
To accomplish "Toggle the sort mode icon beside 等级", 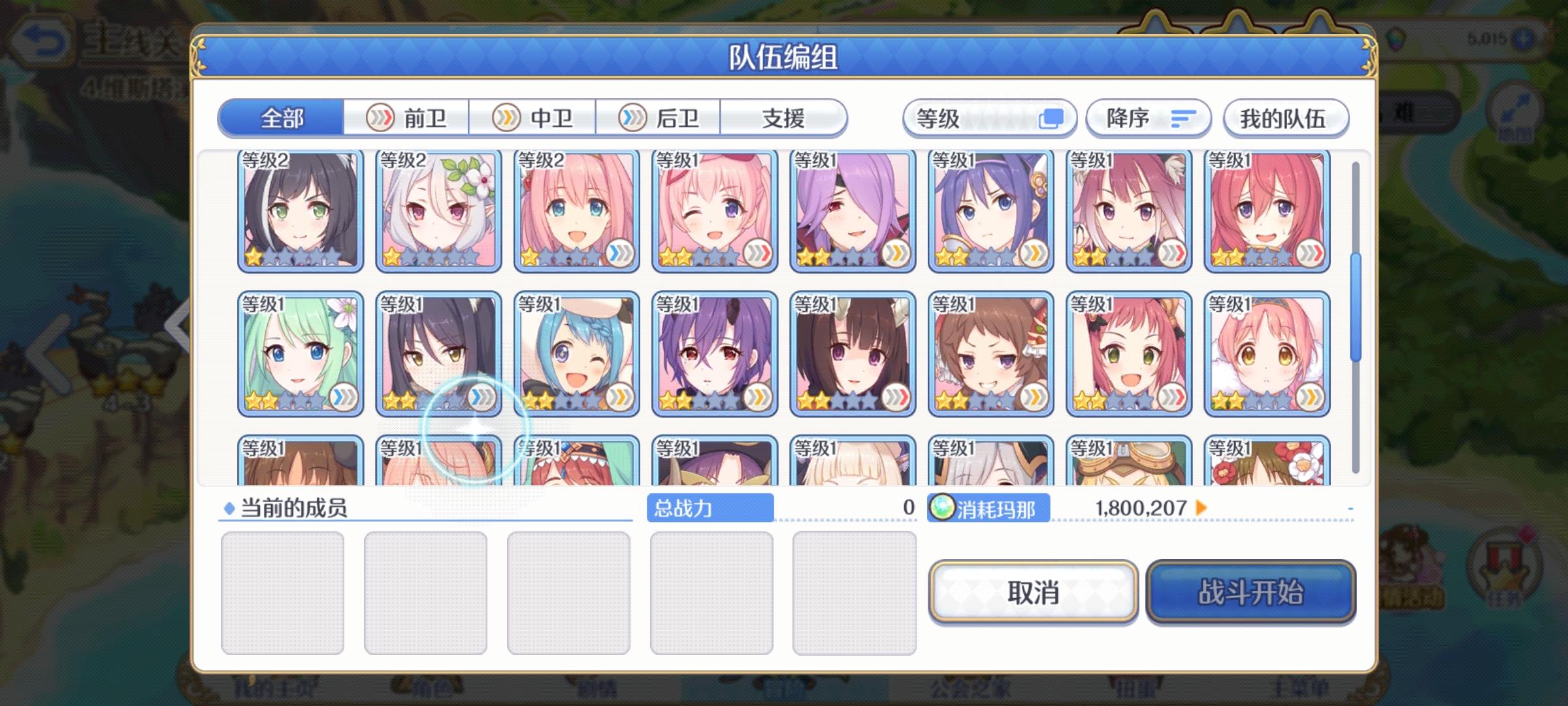I will tap(1052, 118).
